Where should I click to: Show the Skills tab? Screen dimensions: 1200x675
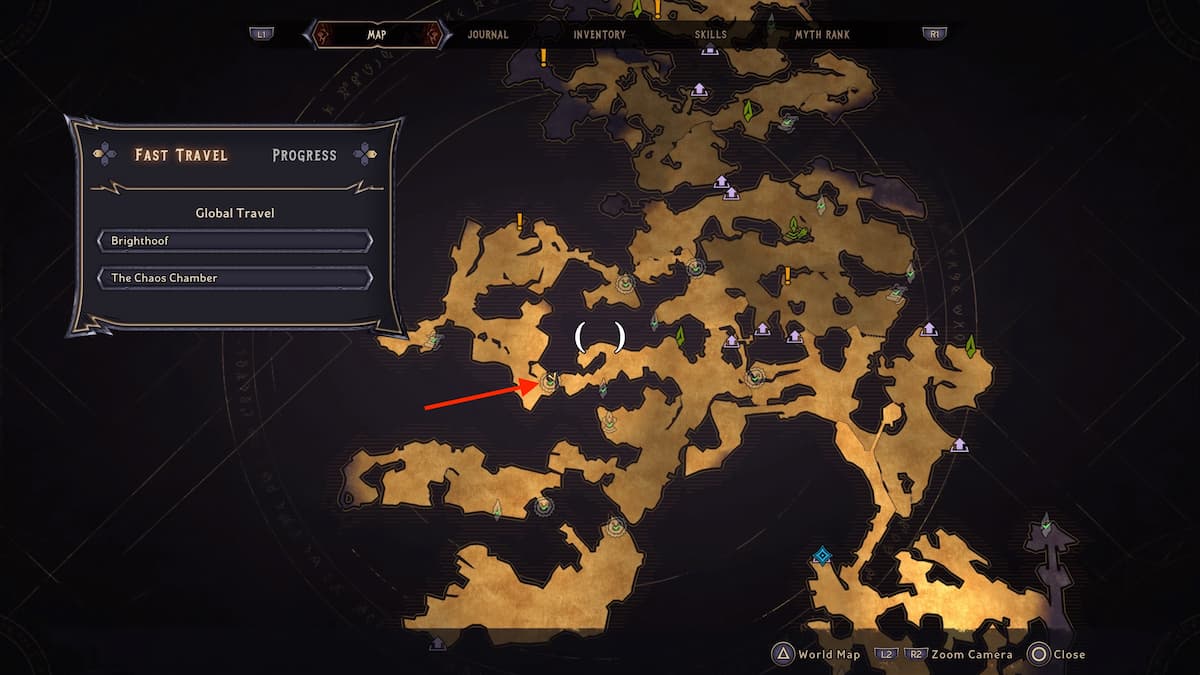click(711, 34)
